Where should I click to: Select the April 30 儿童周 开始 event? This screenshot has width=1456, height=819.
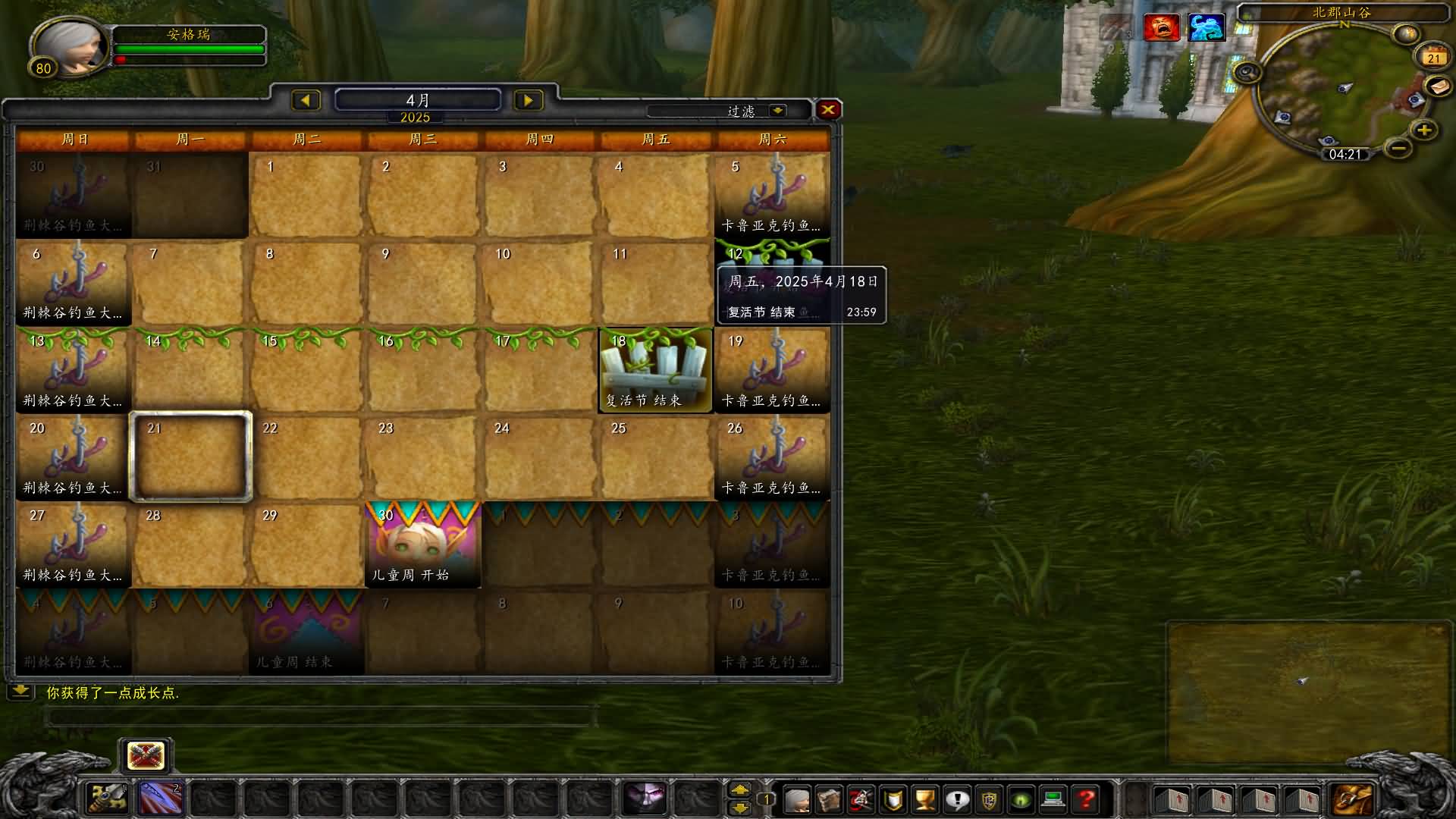coord(423,544)
